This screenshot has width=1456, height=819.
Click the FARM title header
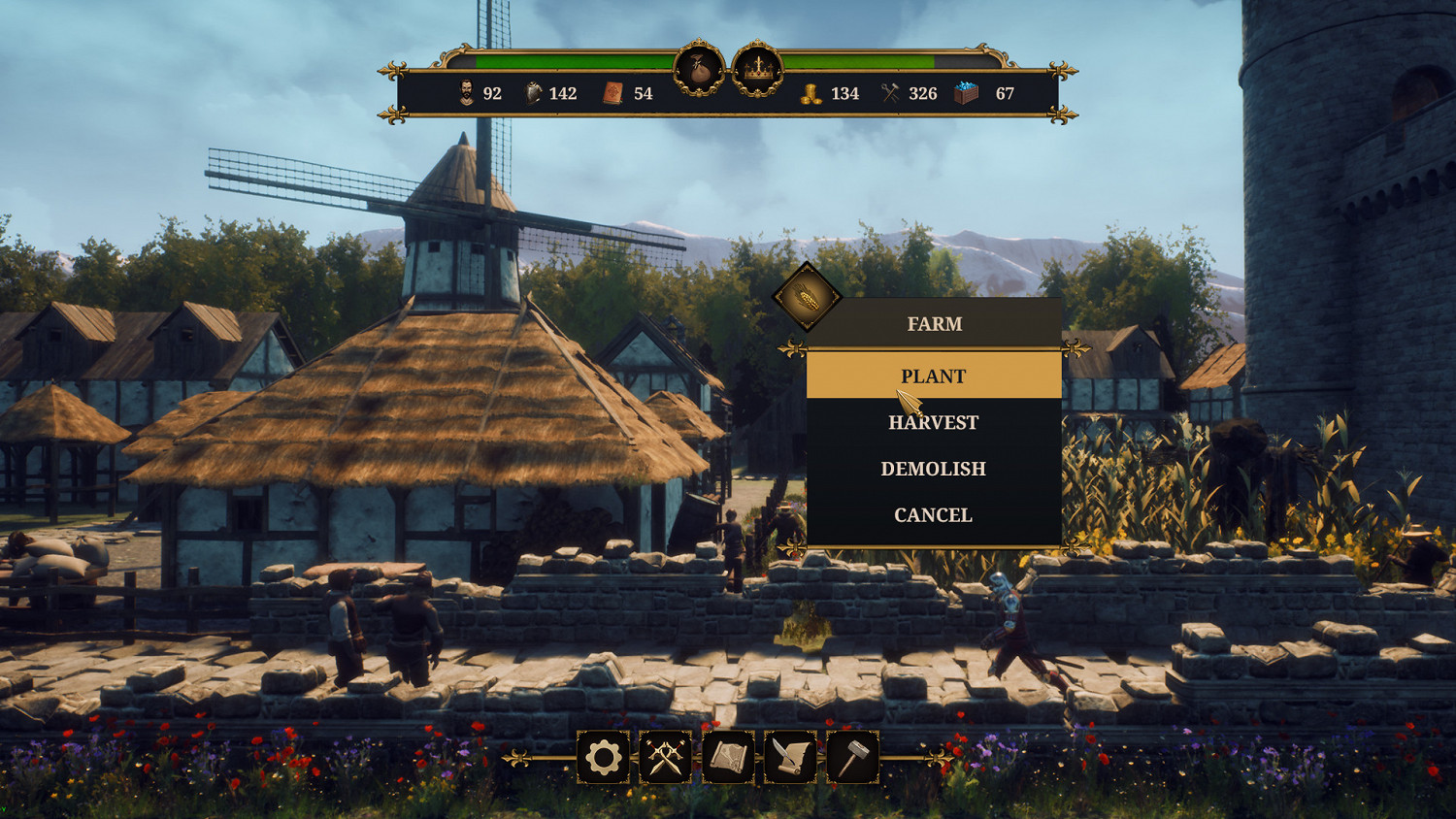934,324
